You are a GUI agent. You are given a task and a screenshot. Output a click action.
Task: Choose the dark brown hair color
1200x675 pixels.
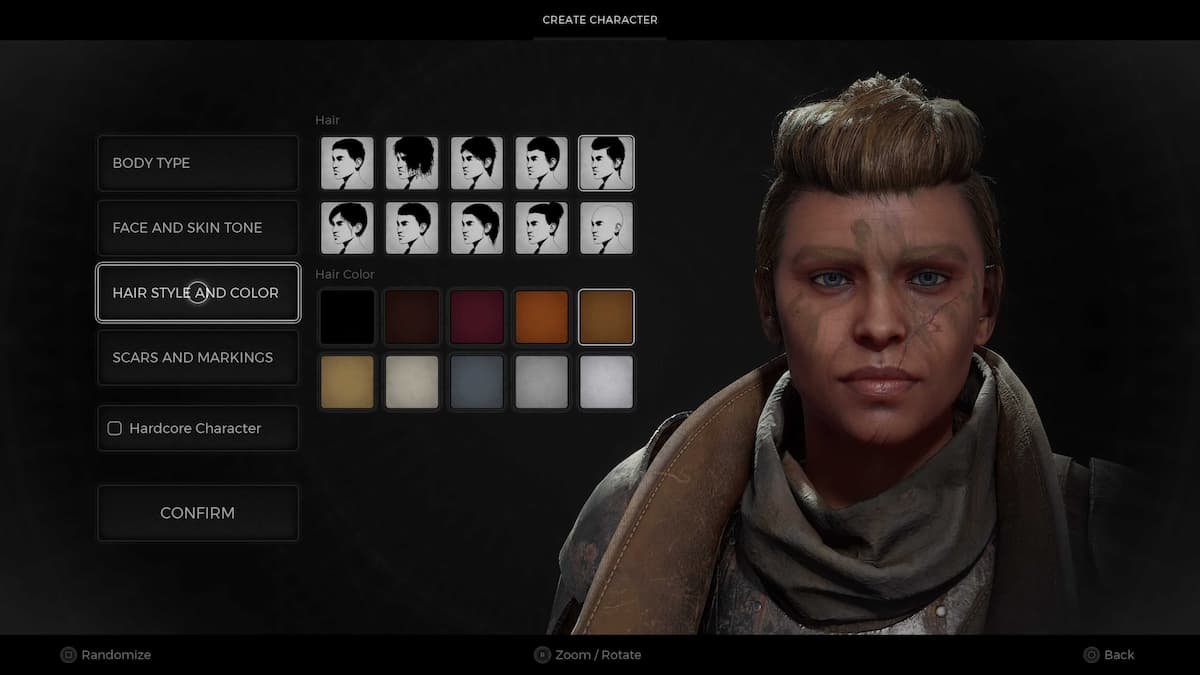tap(412, 317)
